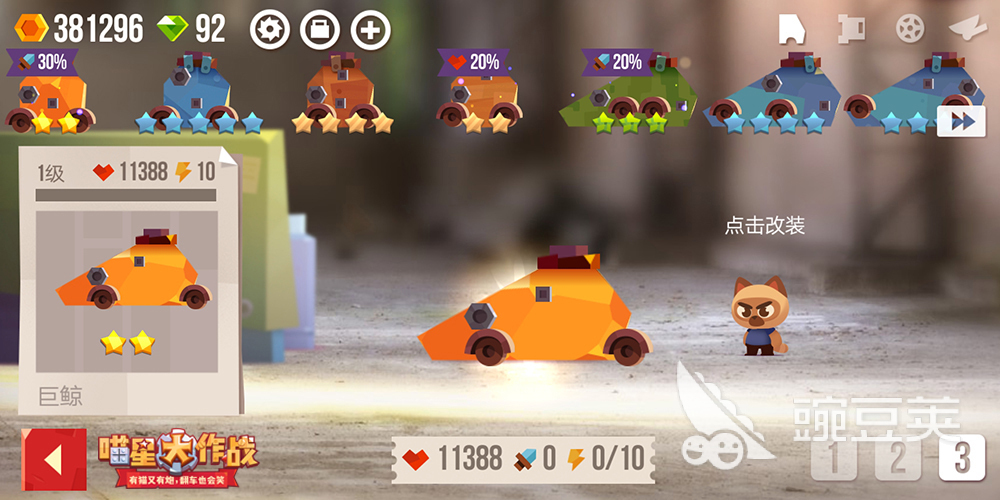Switch to the wheels parts tab

click(x=909, y=28)
